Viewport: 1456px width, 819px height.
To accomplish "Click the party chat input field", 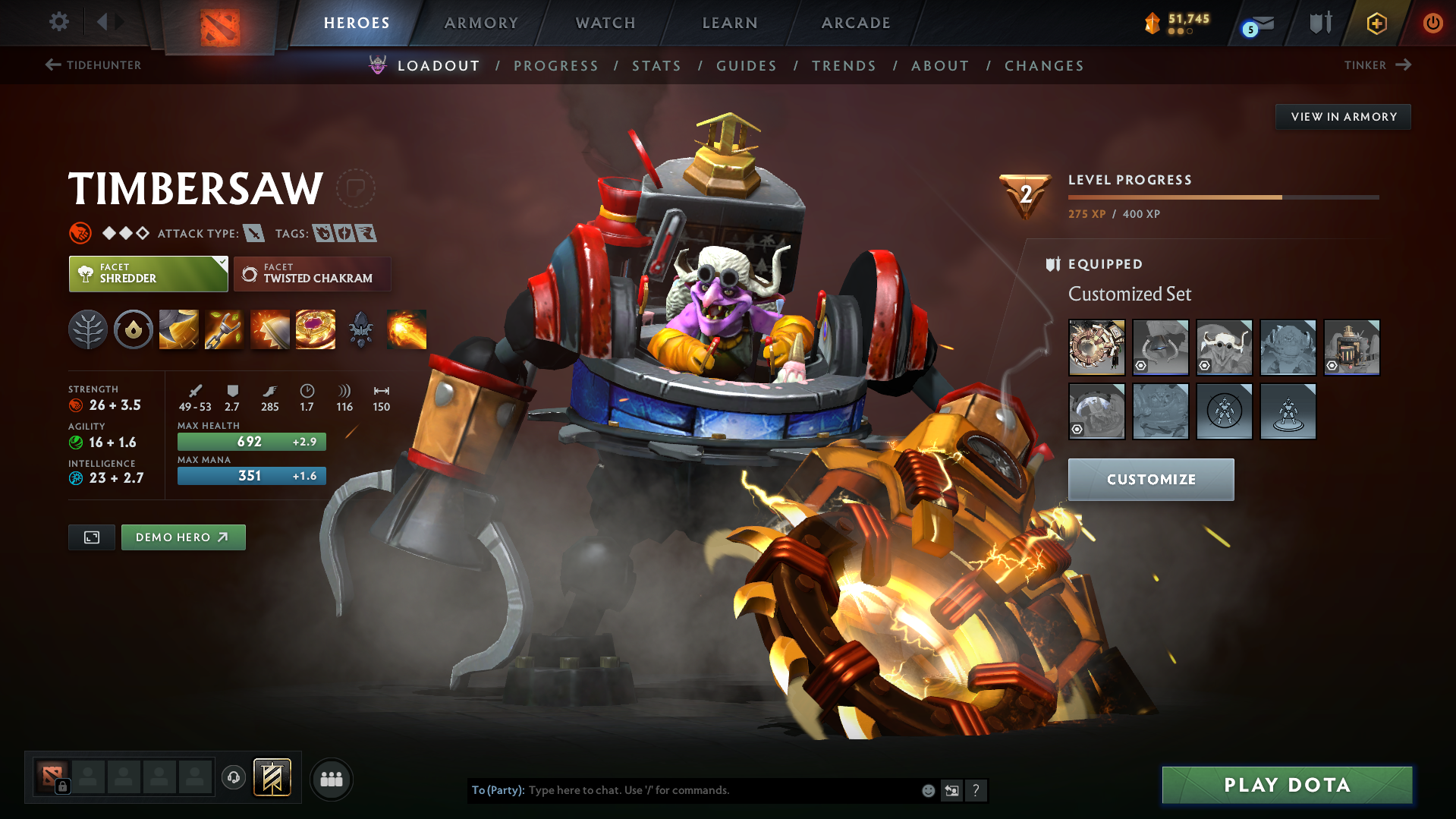I will (x=721, y=790).
